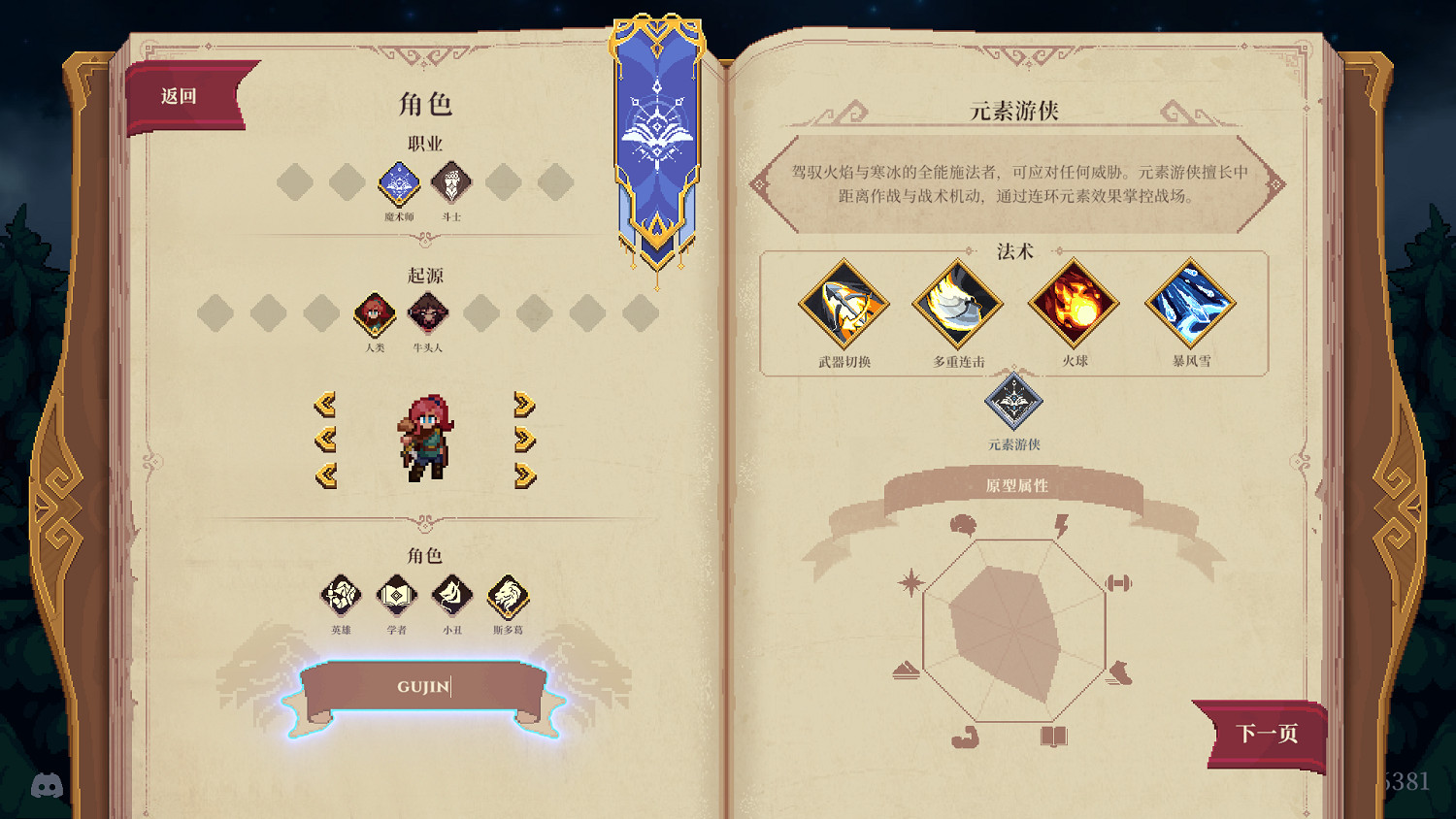Click the 多重连击 (Multi-Strike) spell icon
The height and width of the screenshot is (819, 1456).
tap(957, 304)
